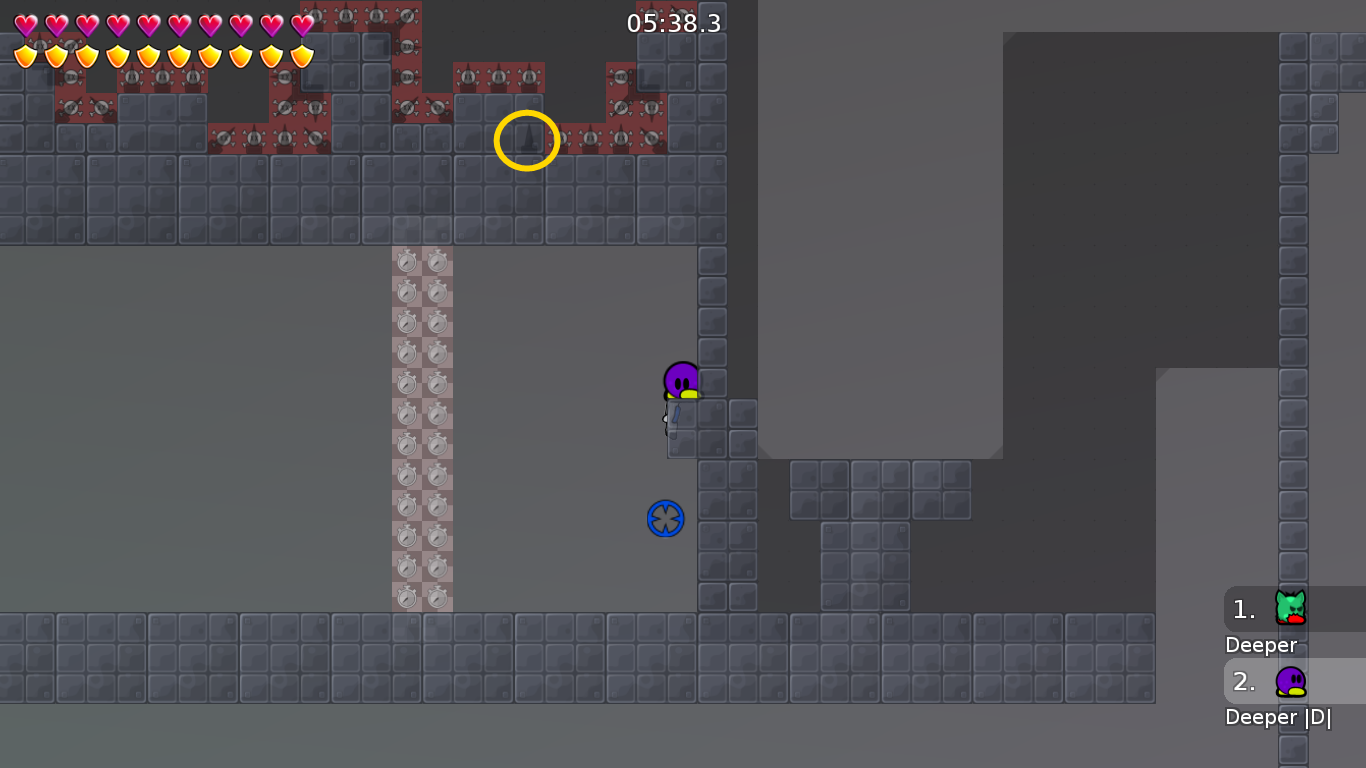This screenshot has width=1366, height=768.
Task: Toggle the rightmost heart in the health bar
Action: tap(300, 22)
